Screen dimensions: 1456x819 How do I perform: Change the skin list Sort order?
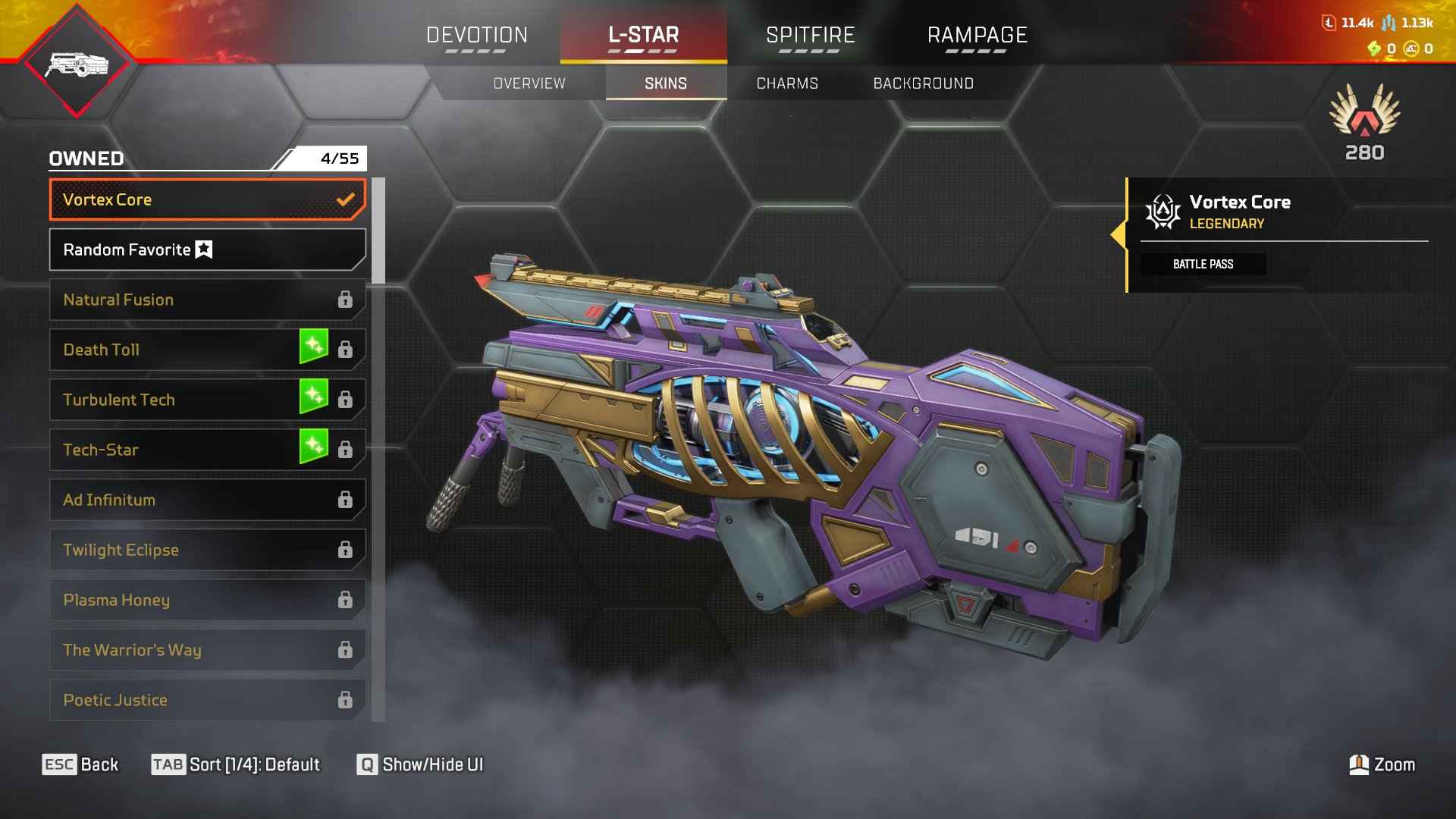coord(236,764)
